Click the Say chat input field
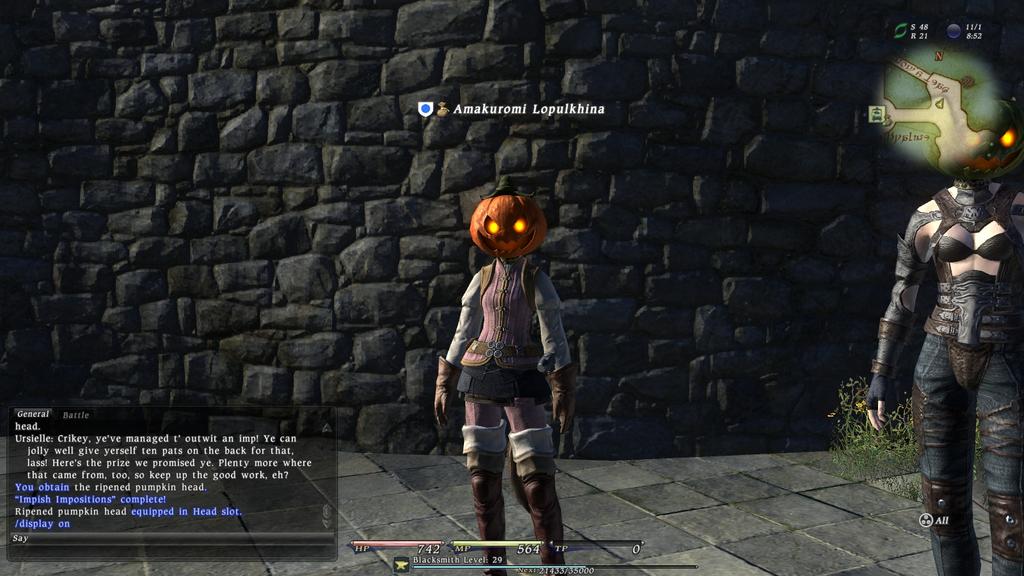1024x576 pixels. pos(170,538)
